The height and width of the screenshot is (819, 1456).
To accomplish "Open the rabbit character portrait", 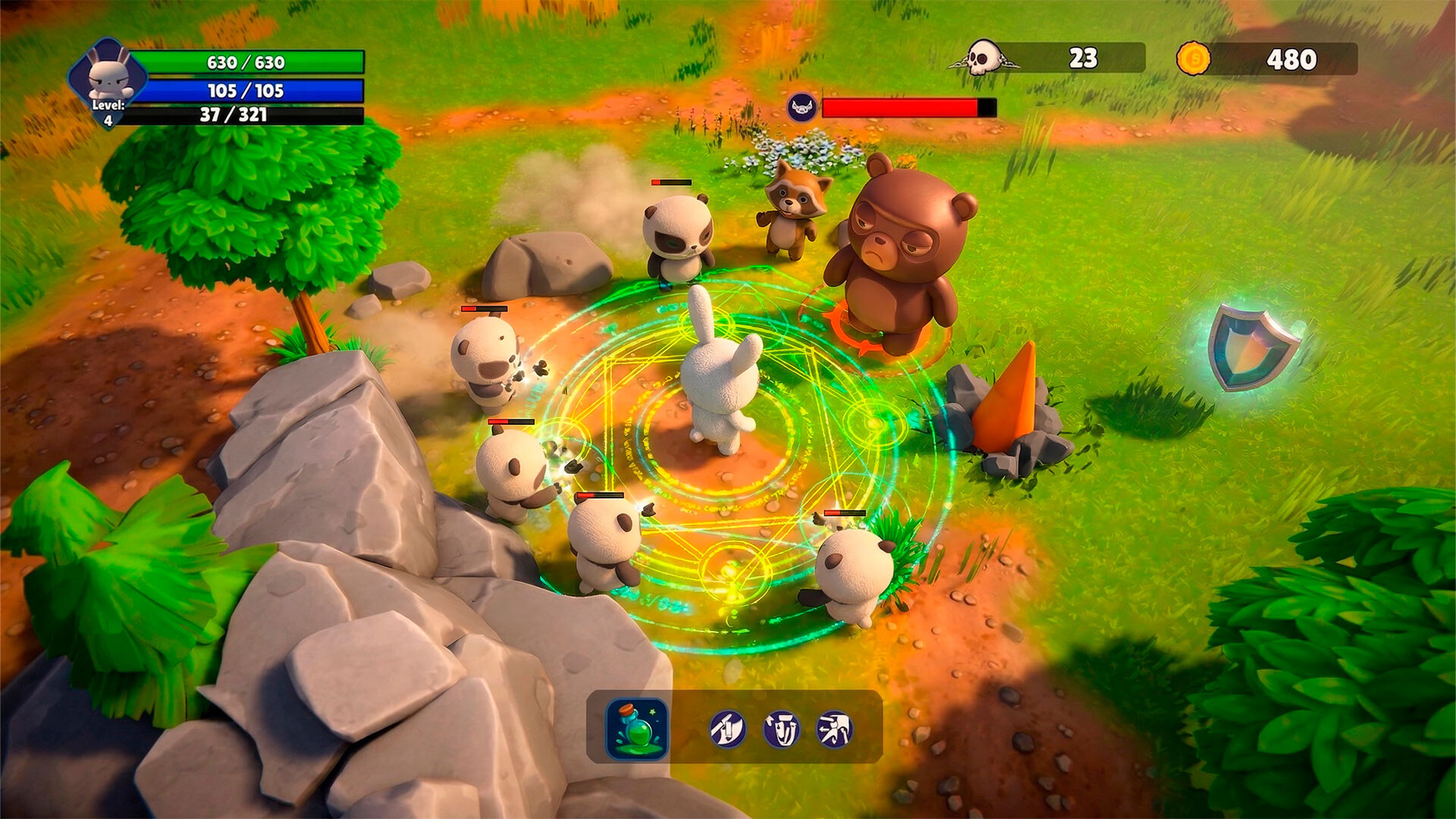I will [x=108, y=76].
